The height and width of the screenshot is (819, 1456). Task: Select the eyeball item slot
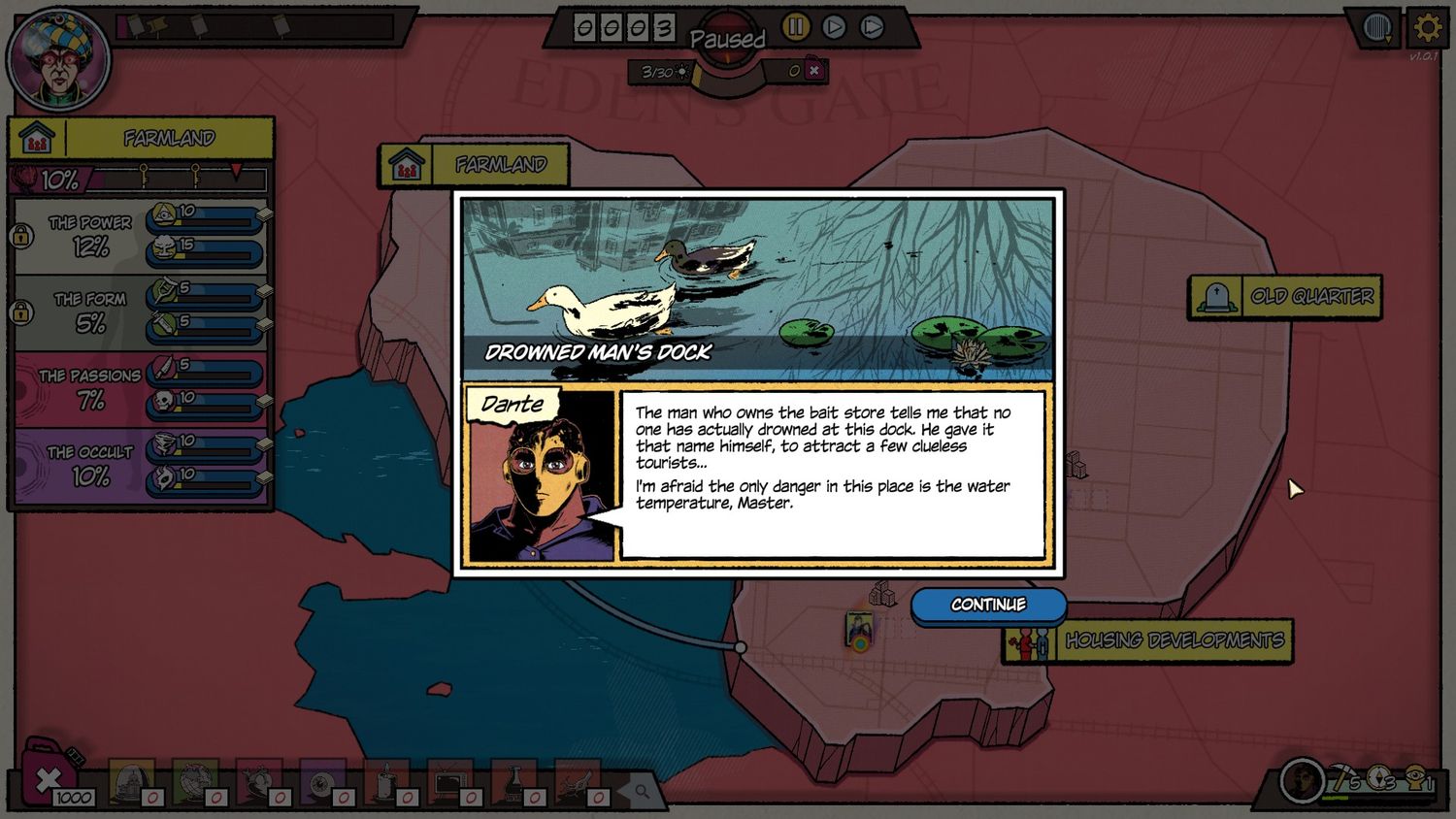[x=322, y=782]
